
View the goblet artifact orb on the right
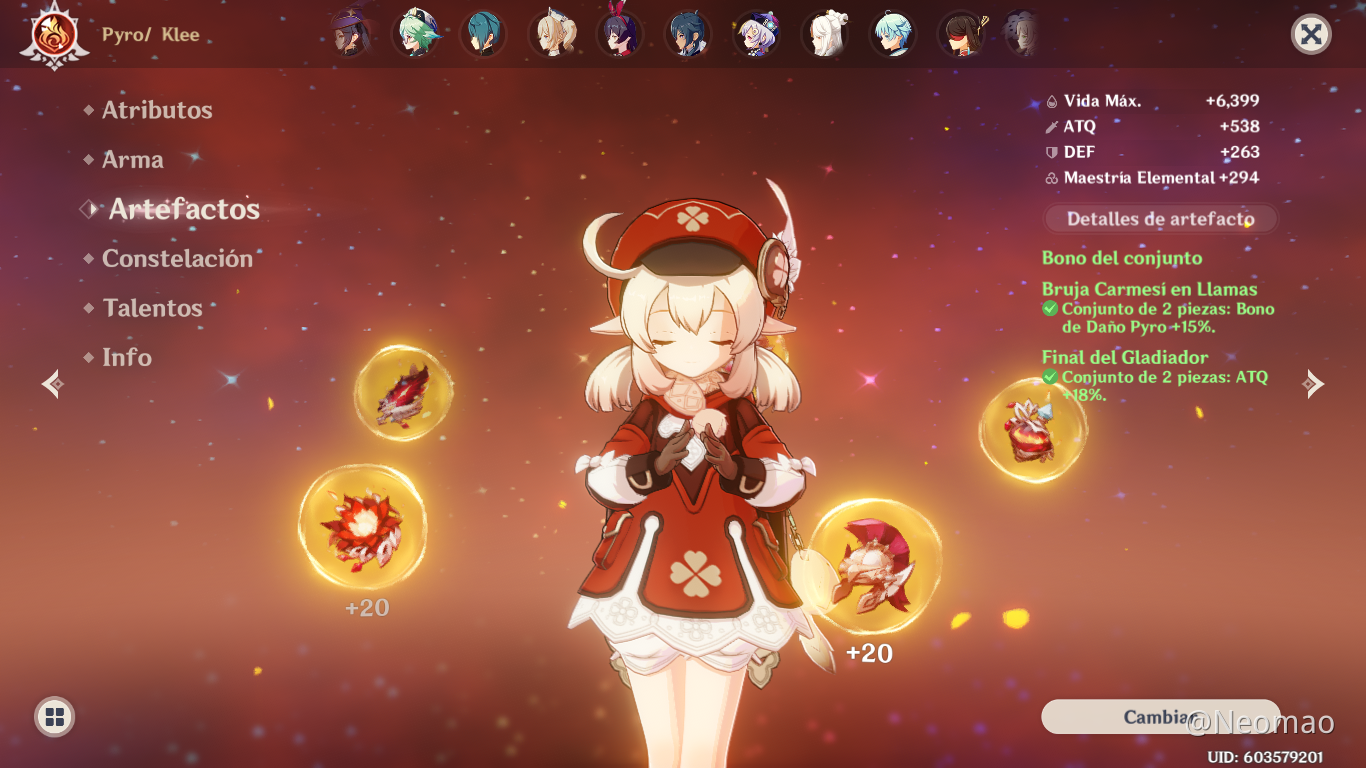point(1033,431)
